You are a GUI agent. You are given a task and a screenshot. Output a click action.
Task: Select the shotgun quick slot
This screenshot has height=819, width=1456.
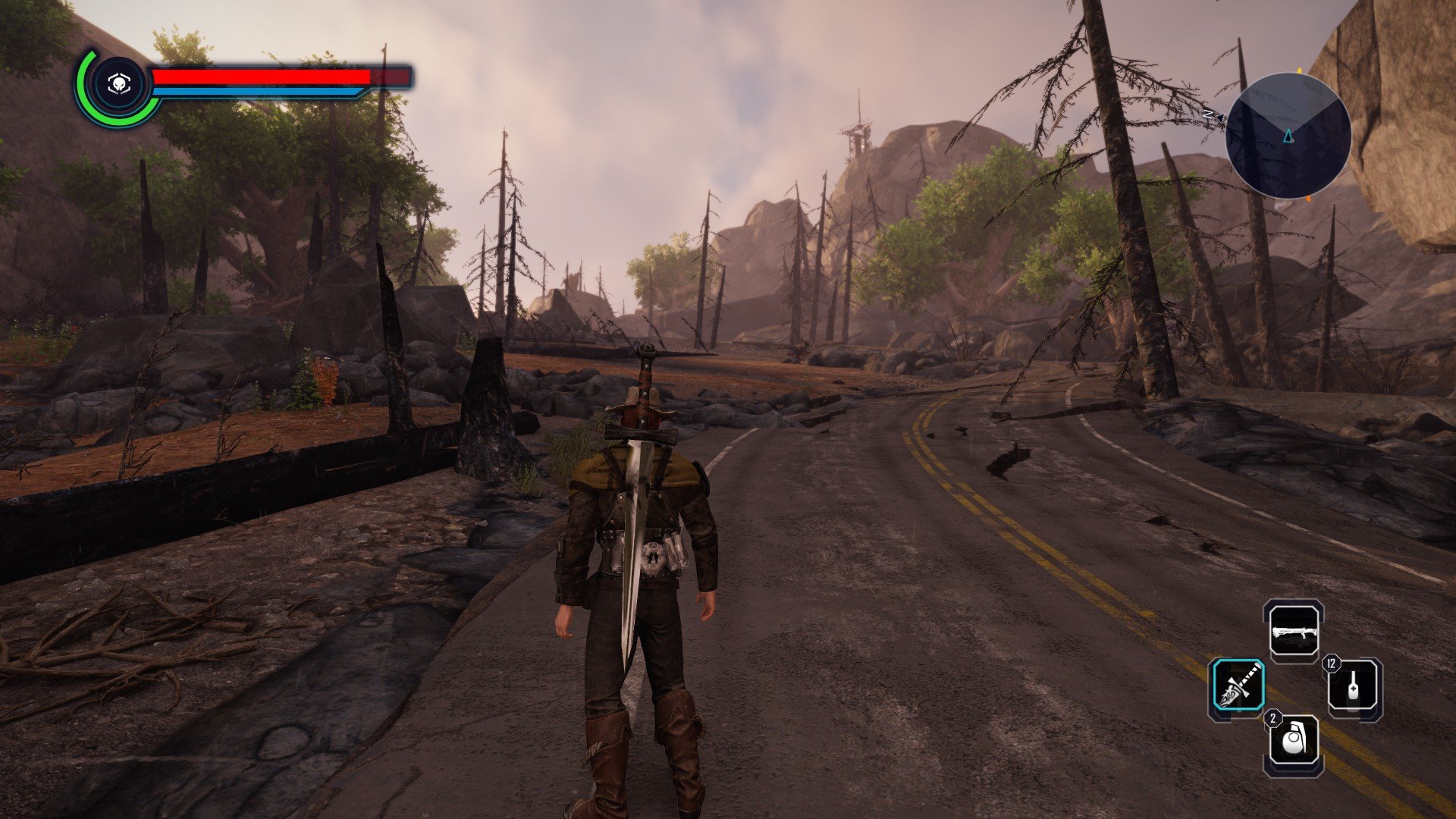[x=1294, y=631]
